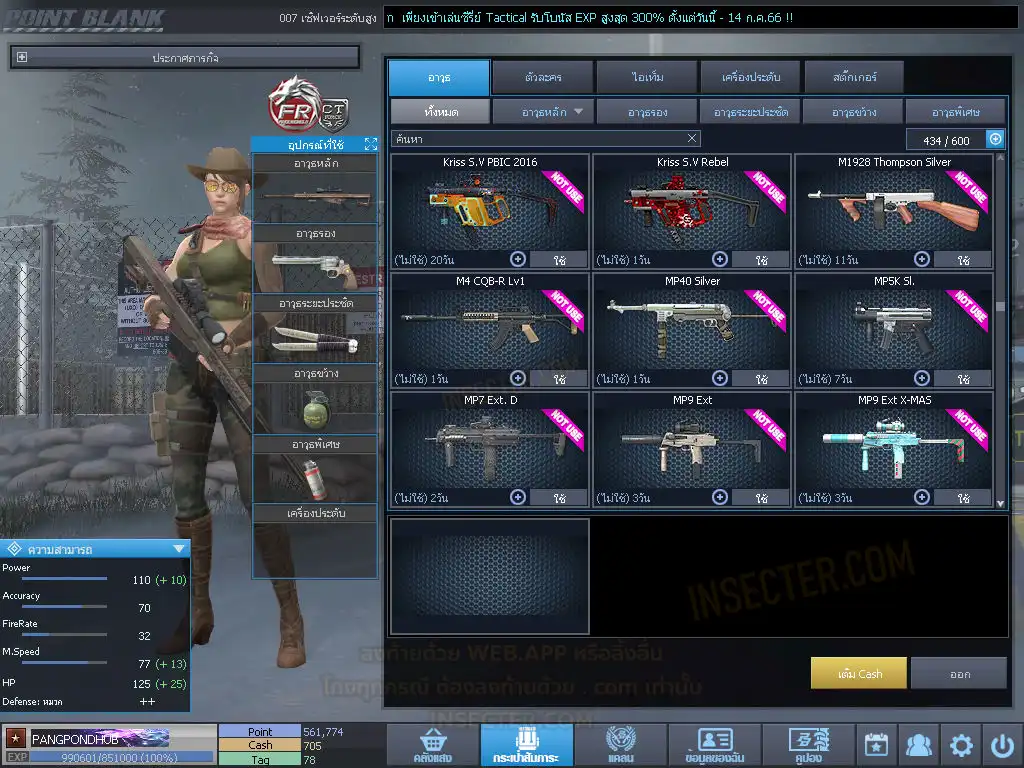
Task: Expand the ประกาศภารกิจ mission announcement panel
Action: (23, 58)
